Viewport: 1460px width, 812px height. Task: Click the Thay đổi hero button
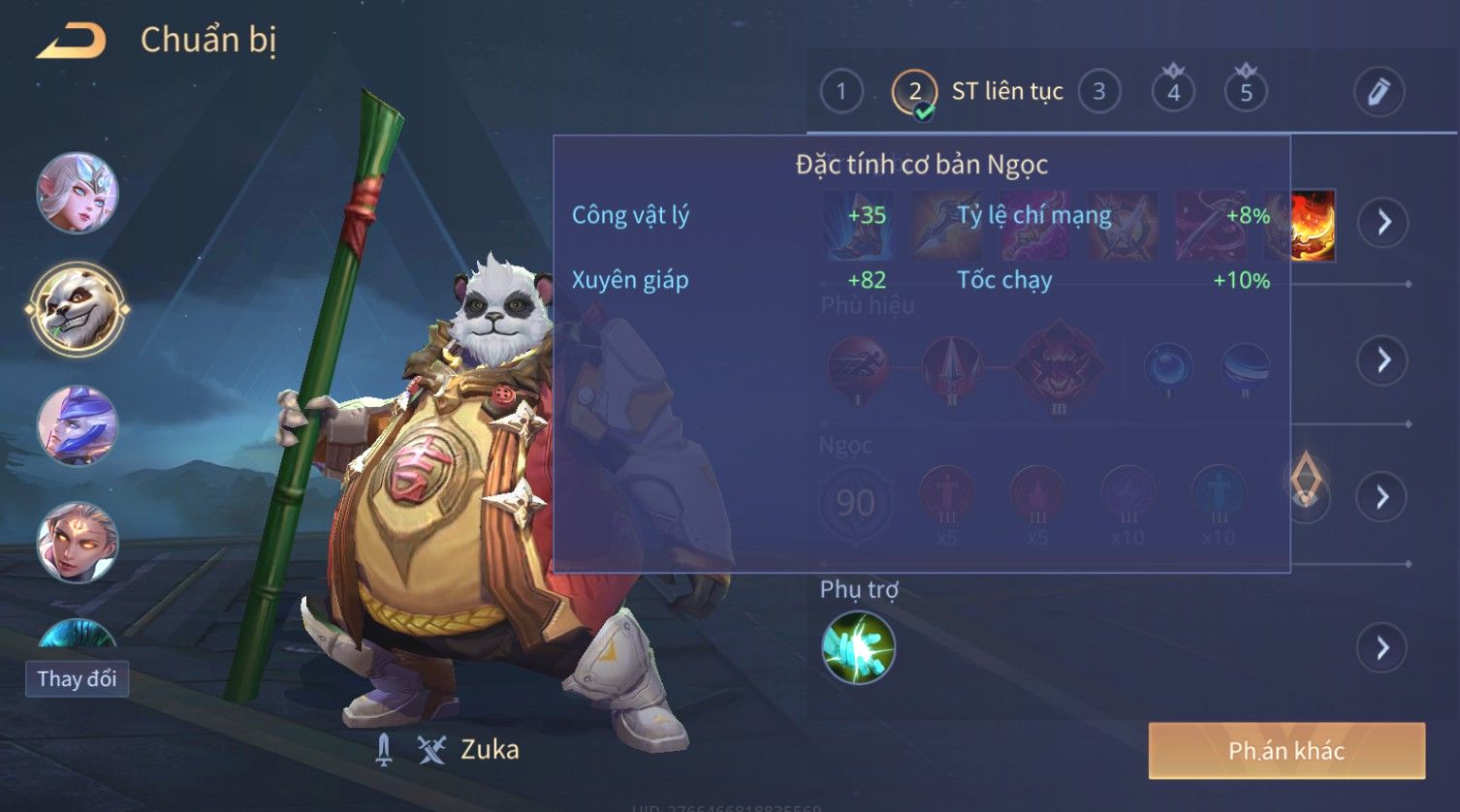point(77,678)
